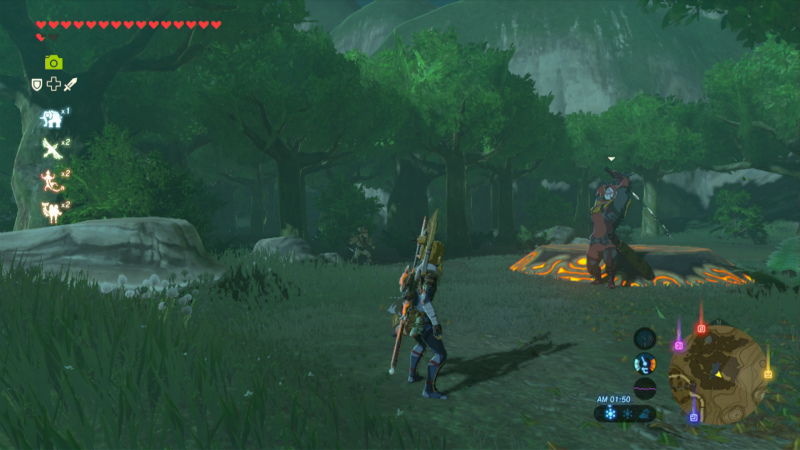Activate the bird champion ability icon

(50, 149)
